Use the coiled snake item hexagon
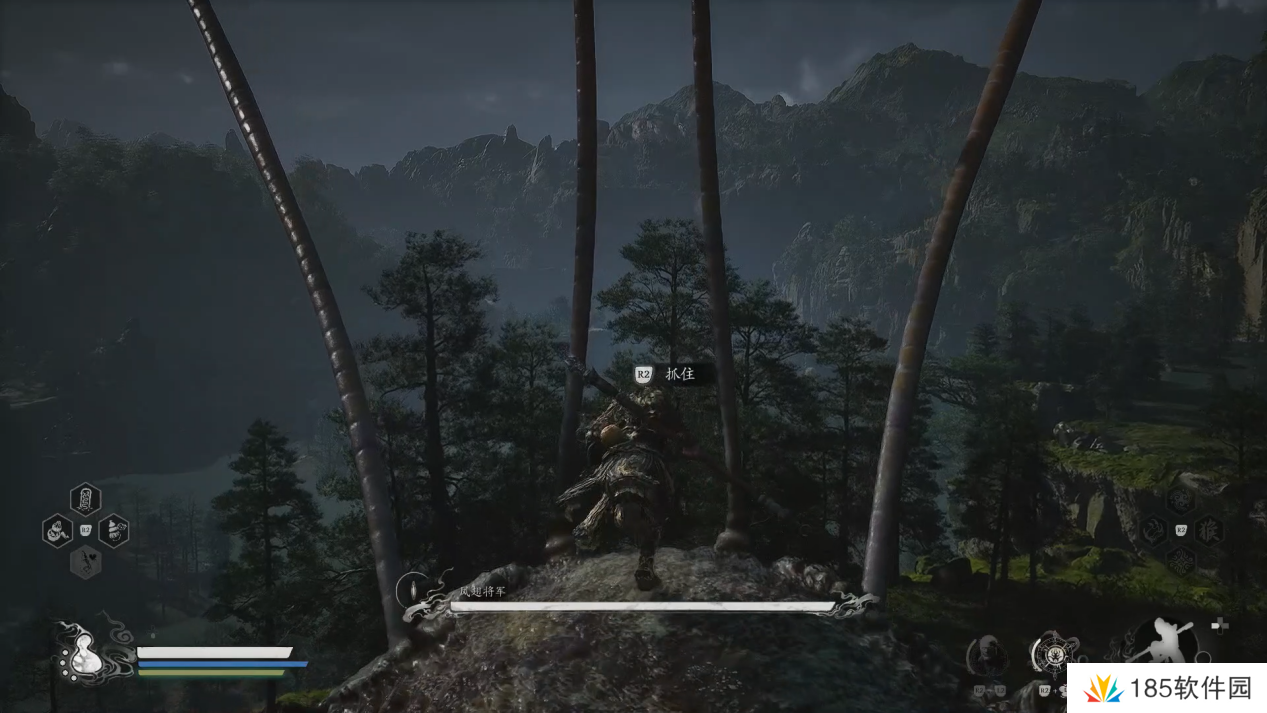The image size is (1267, 713). pos(57,530)
